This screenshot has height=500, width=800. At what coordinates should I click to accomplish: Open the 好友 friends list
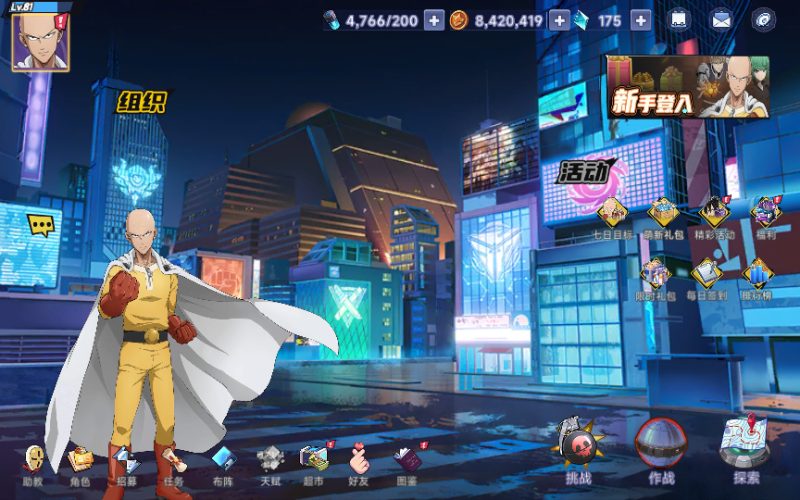360,463
